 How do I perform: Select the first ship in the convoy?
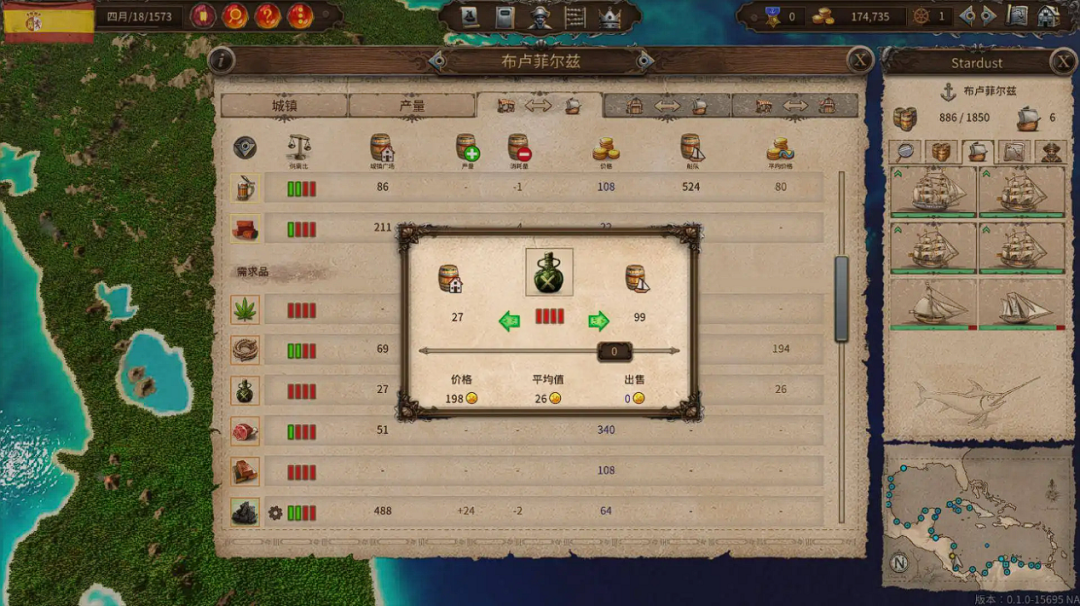pyautogui.click(x=932, y=190)
